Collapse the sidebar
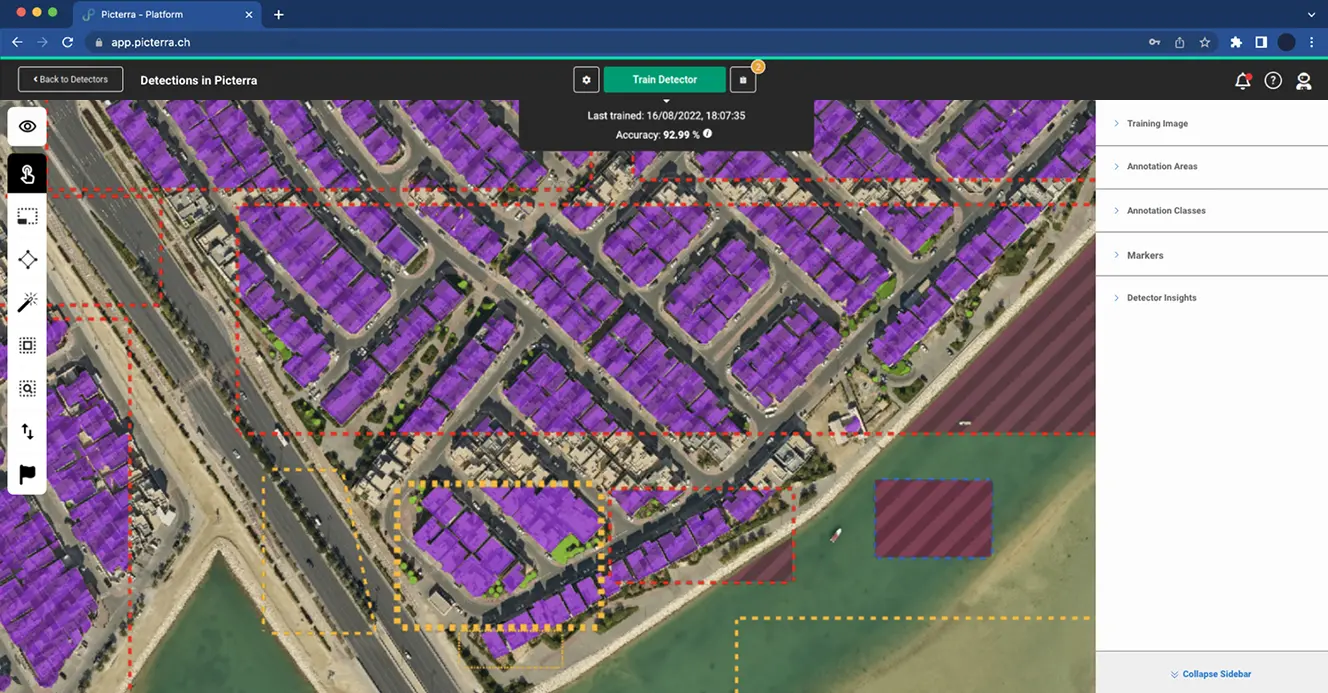Screen dimensions: 1328x693 (x=1211, y=674)
